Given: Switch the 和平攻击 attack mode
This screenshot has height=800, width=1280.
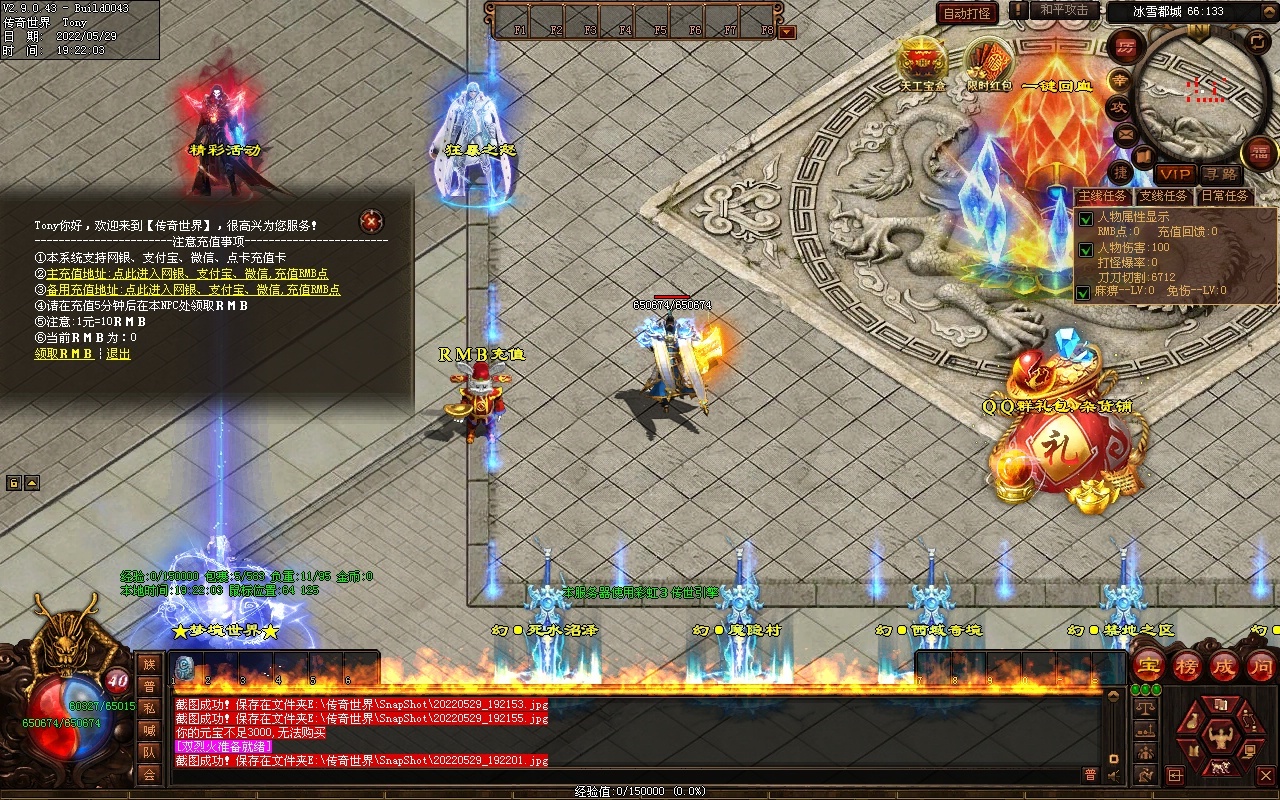Looking at the screenshot, I should 1063,10.
